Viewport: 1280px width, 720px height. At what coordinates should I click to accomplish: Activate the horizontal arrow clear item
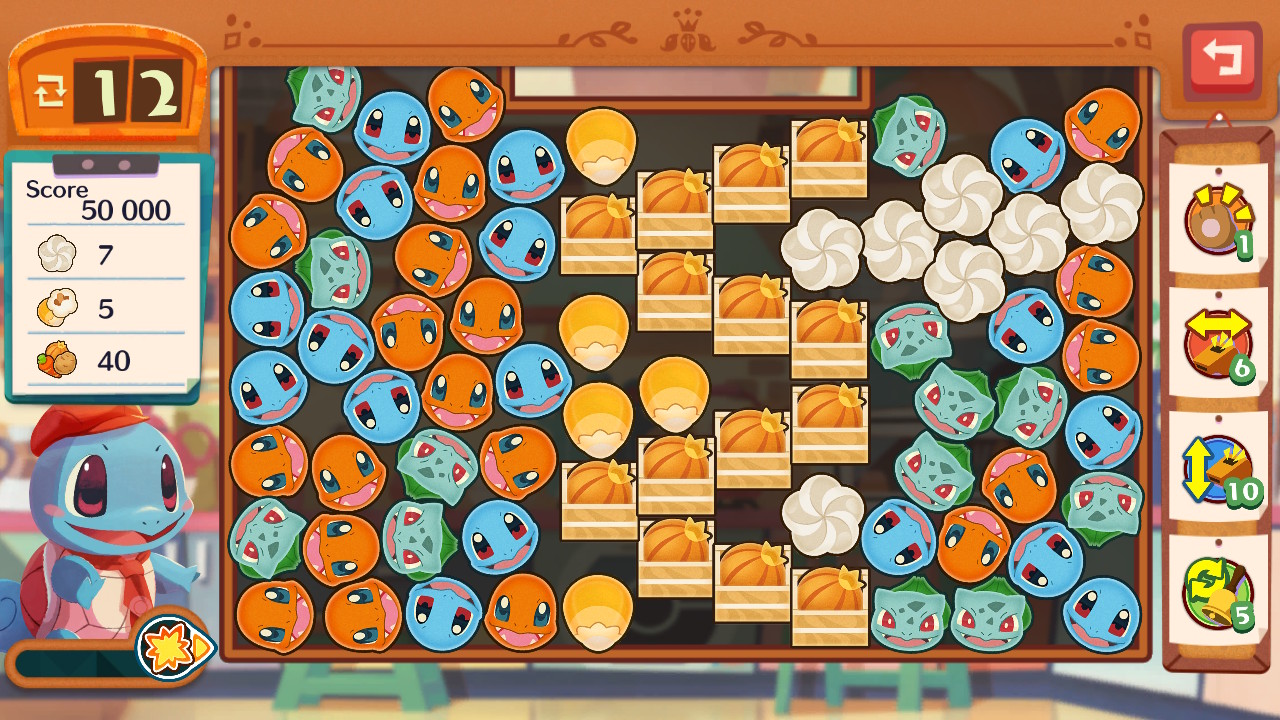coord(1217,343)
